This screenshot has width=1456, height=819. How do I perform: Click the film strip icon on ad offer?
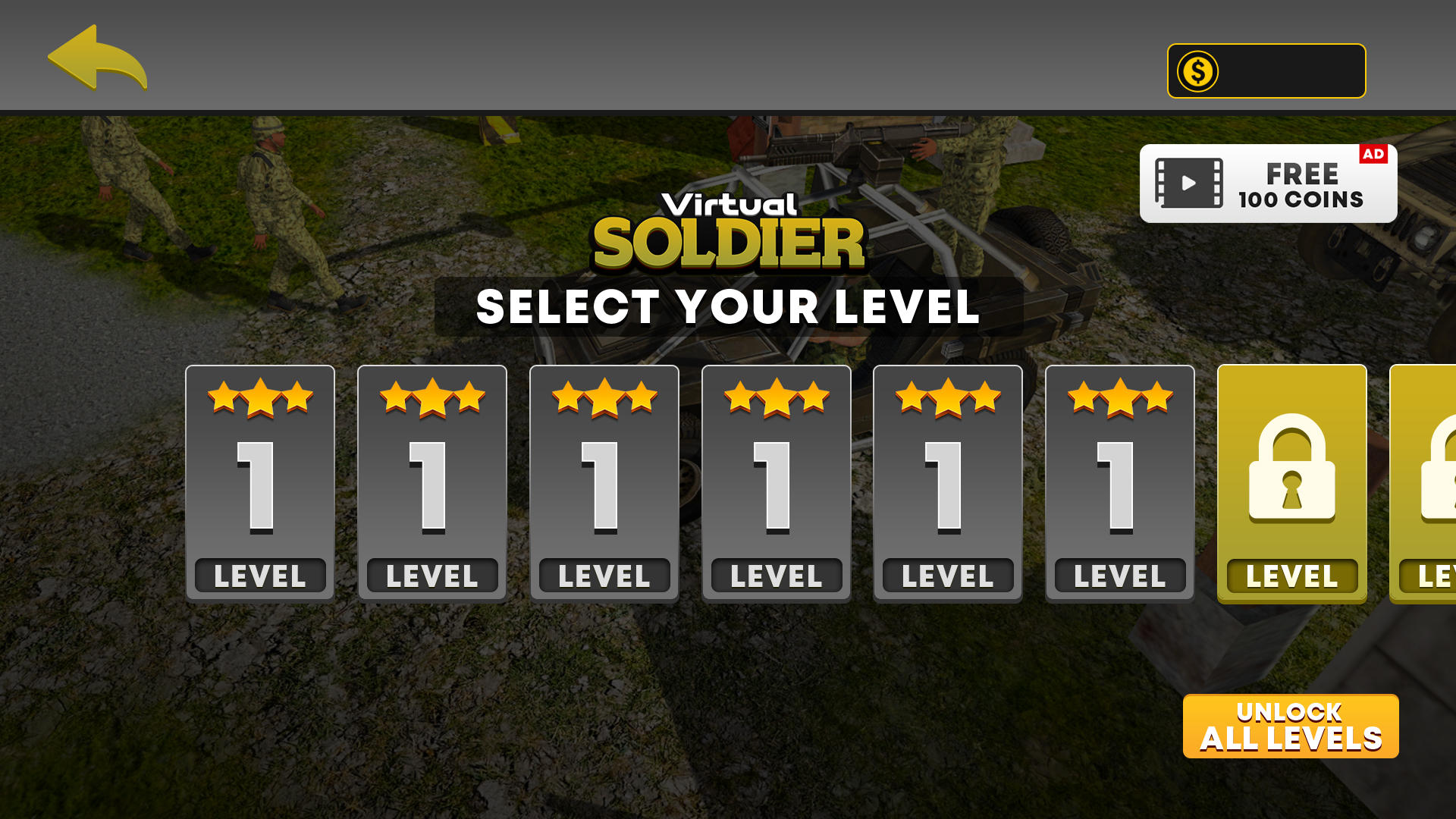click(1189, 182)
